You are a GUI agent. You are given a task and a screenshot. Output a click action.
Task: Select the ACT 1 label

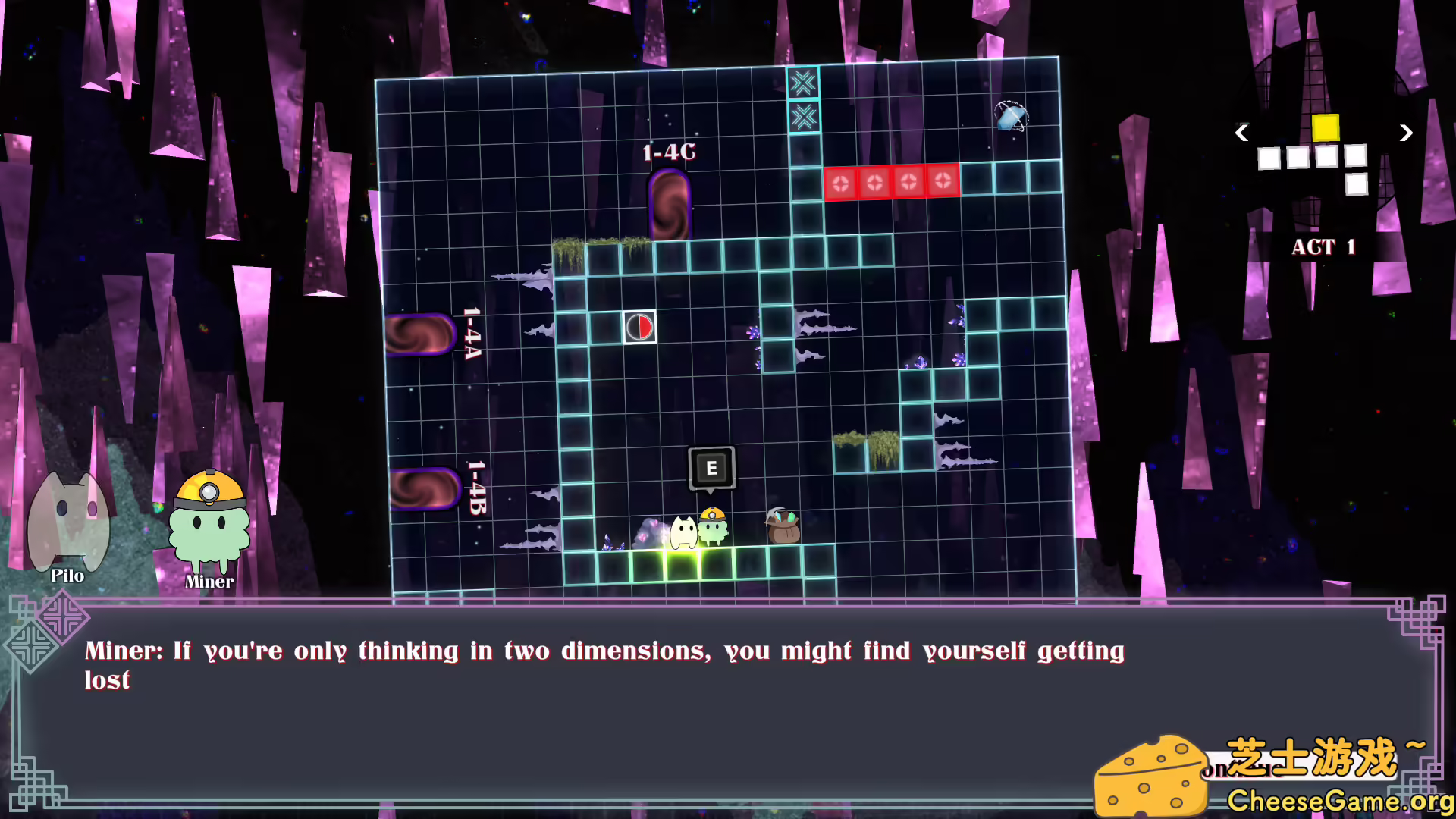pos(1323,247)
